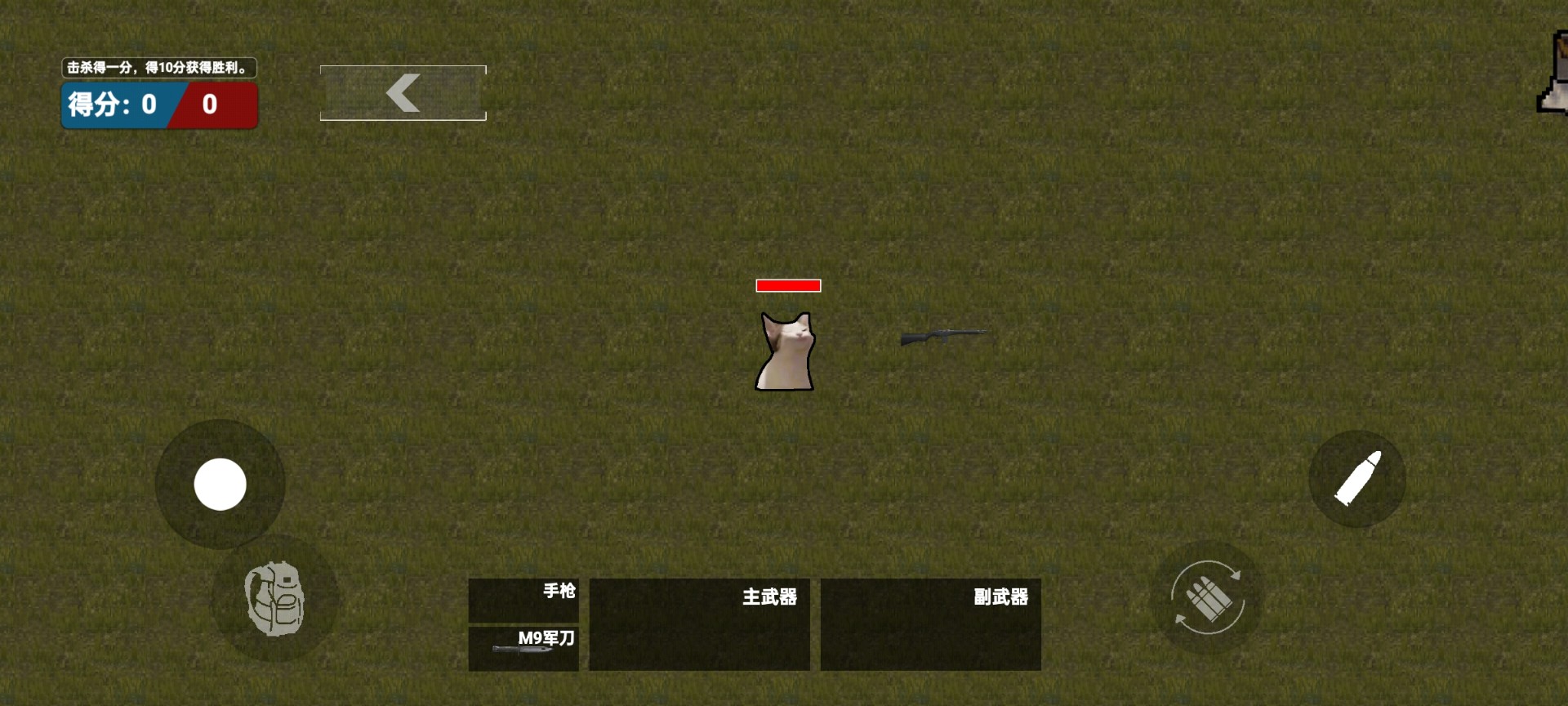The width and height of the screenshot is (1568, 706).
Task: Select the 主武器 main weapon slot
Action: coord(700,623)
